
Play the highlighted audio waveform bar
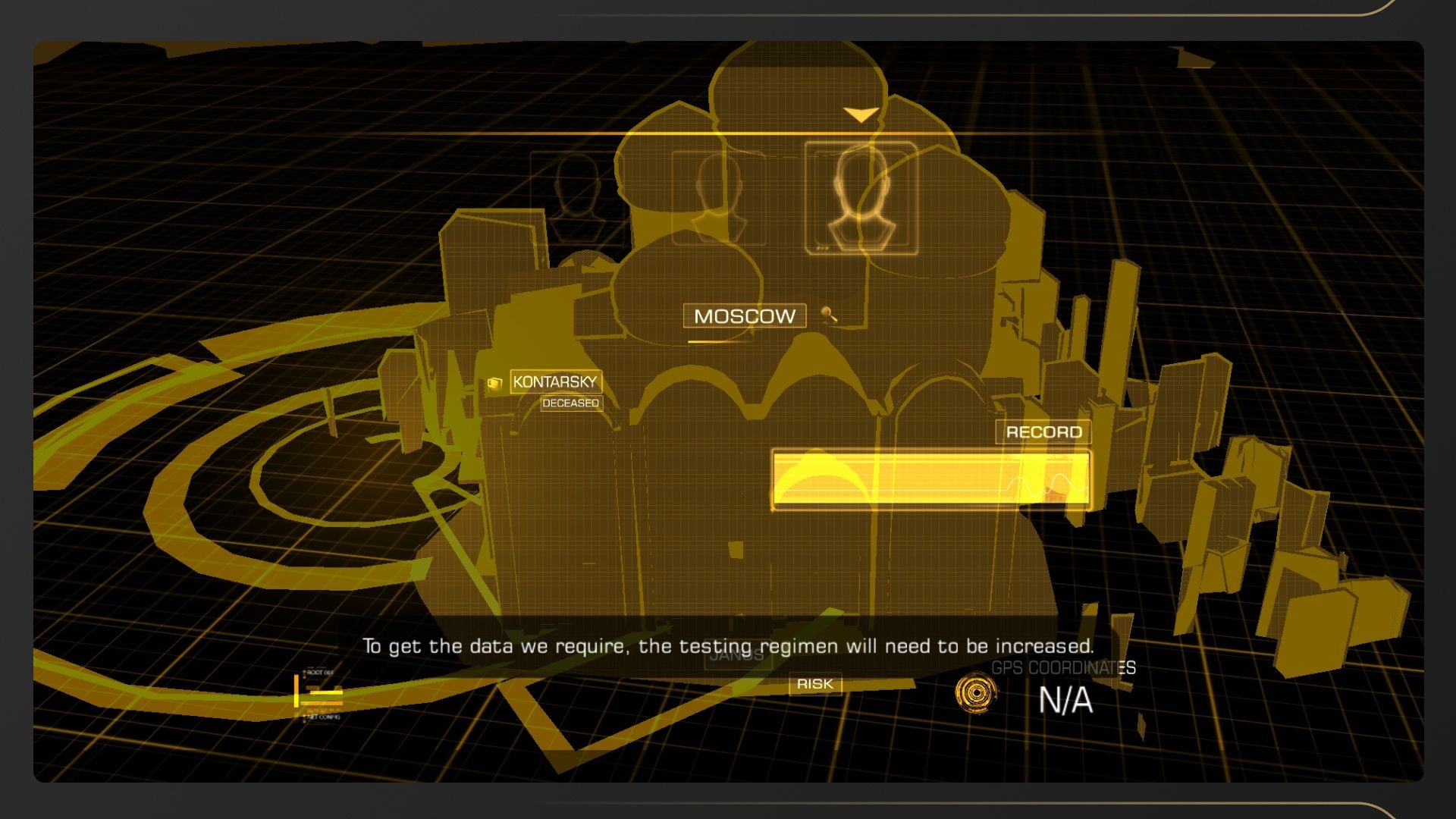[x=930, y=479]
